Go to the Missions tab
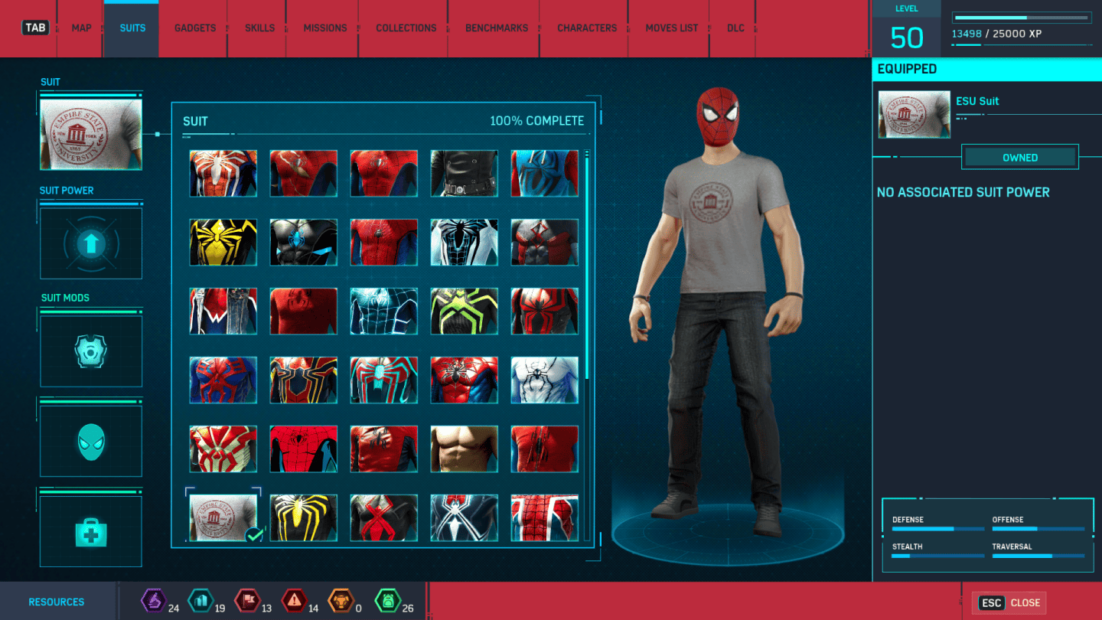This screenshot has height=620, width=1102. coord(325,28)
